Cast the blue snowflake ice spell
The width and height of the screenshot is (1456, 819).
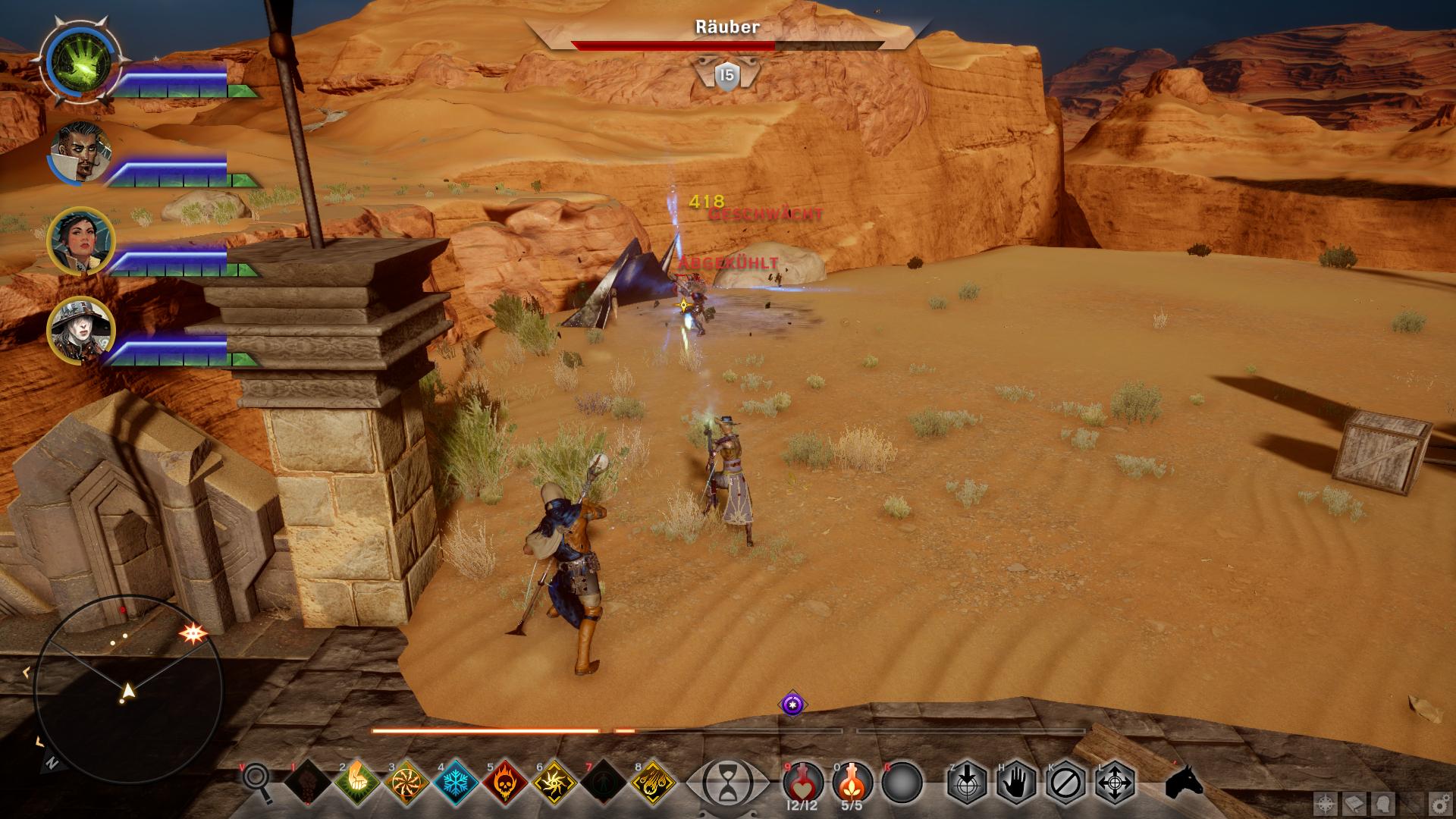point(456,781)
